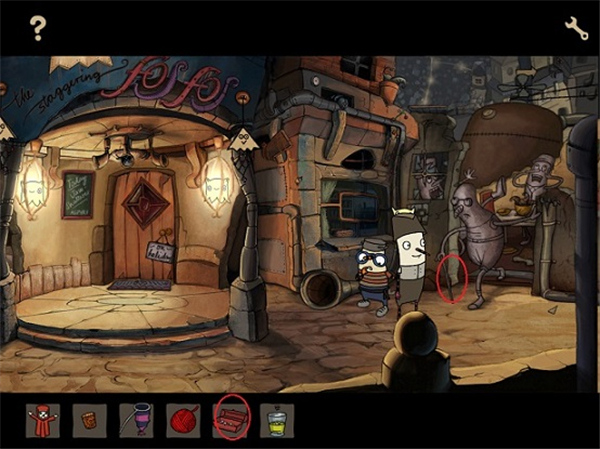This screenshot has width=600, height=449.
Task: Open the wrench settings menu
Action: coord(576,28)
